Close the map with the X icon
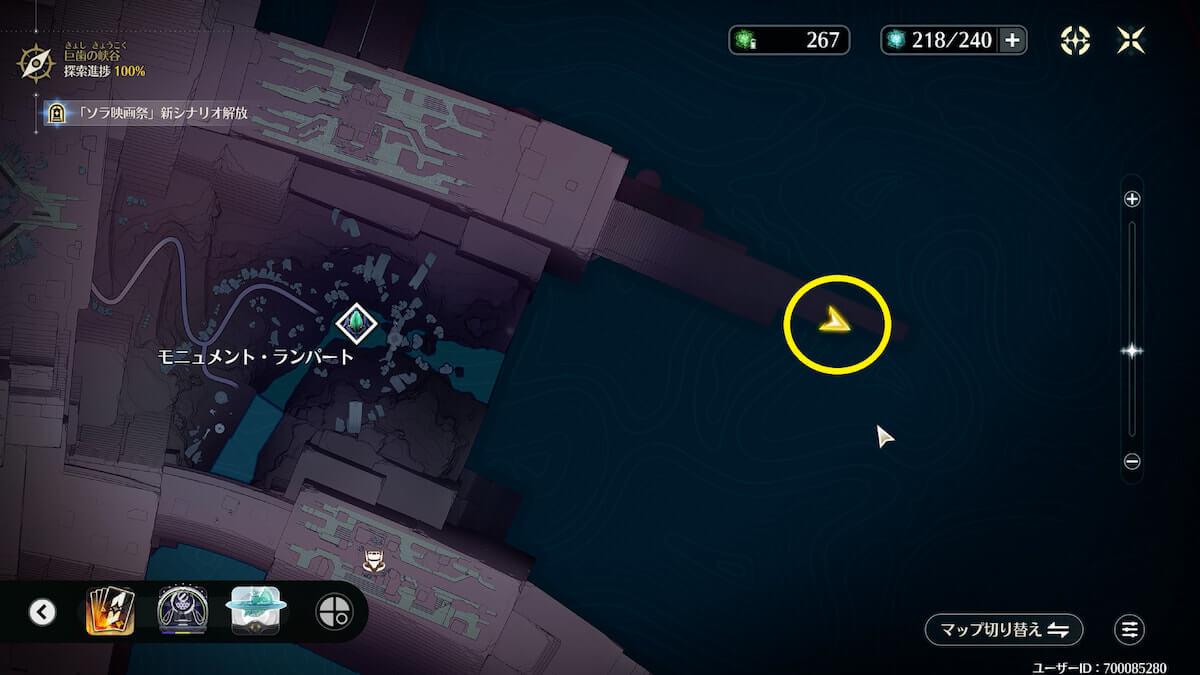 [x=1131, y=40]
